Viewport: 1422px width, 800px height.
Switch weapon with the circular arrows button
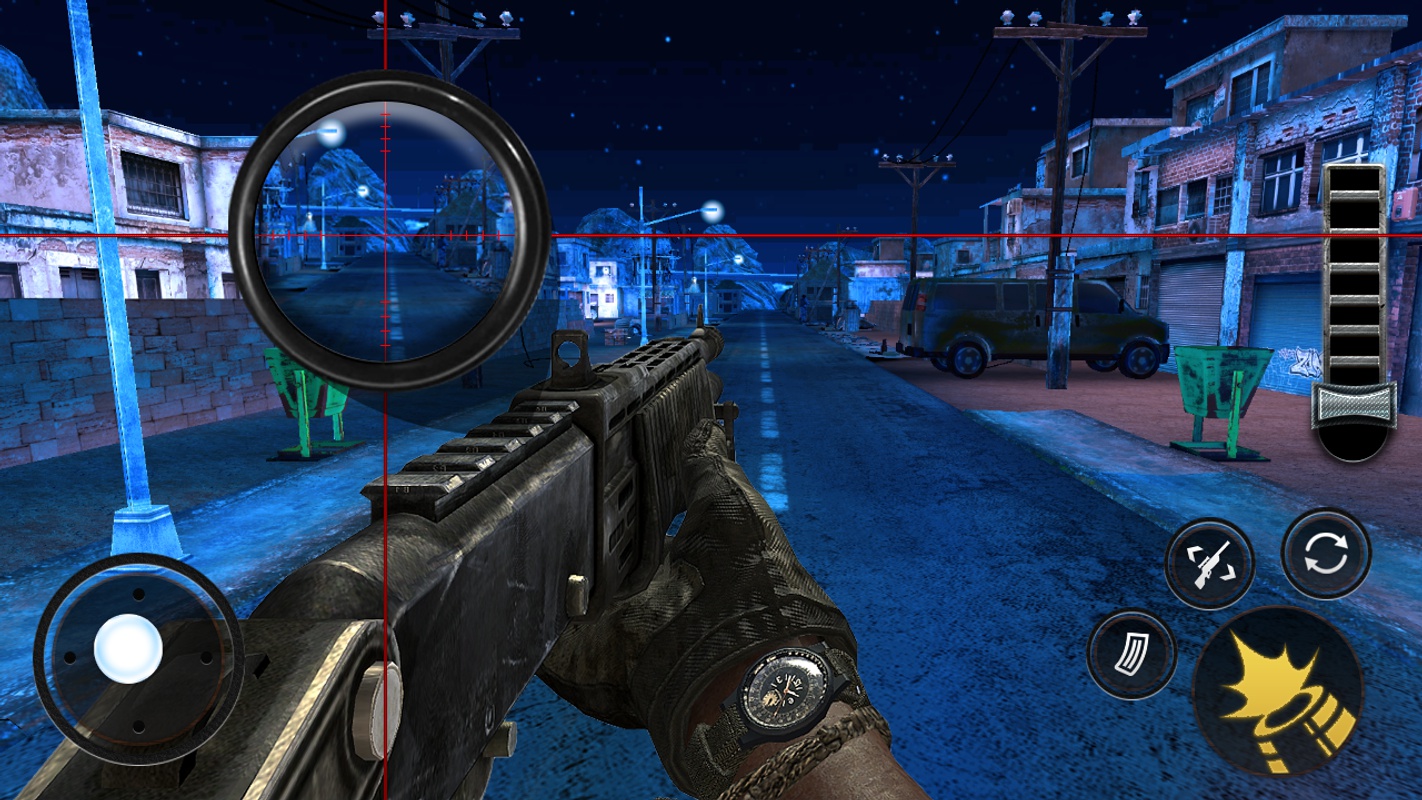click(x=1326, y=554)
